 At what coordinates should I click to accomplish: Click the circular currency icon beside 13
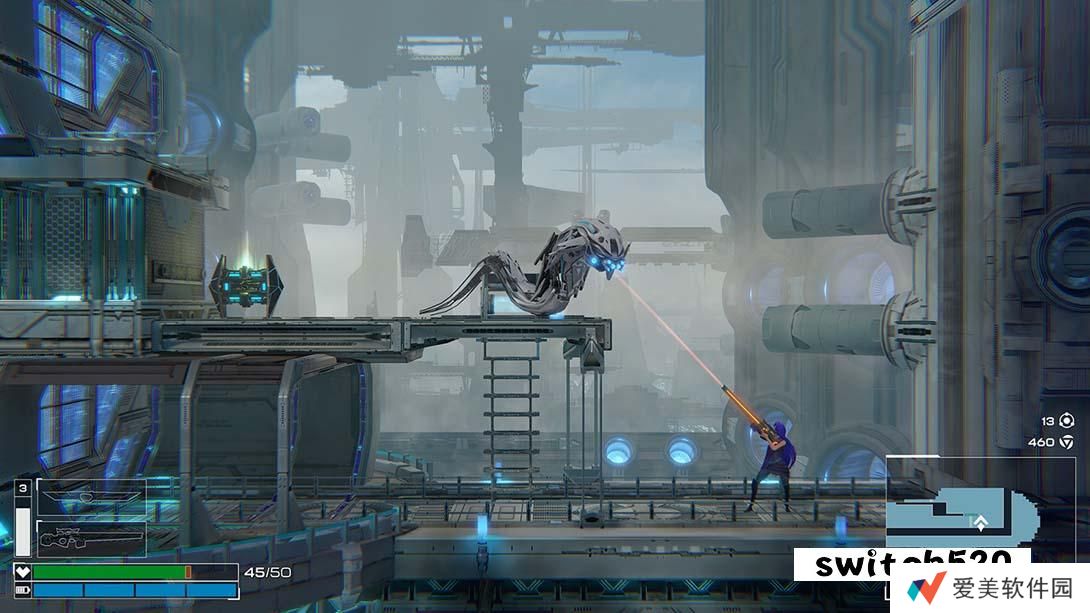[1066, 421]
